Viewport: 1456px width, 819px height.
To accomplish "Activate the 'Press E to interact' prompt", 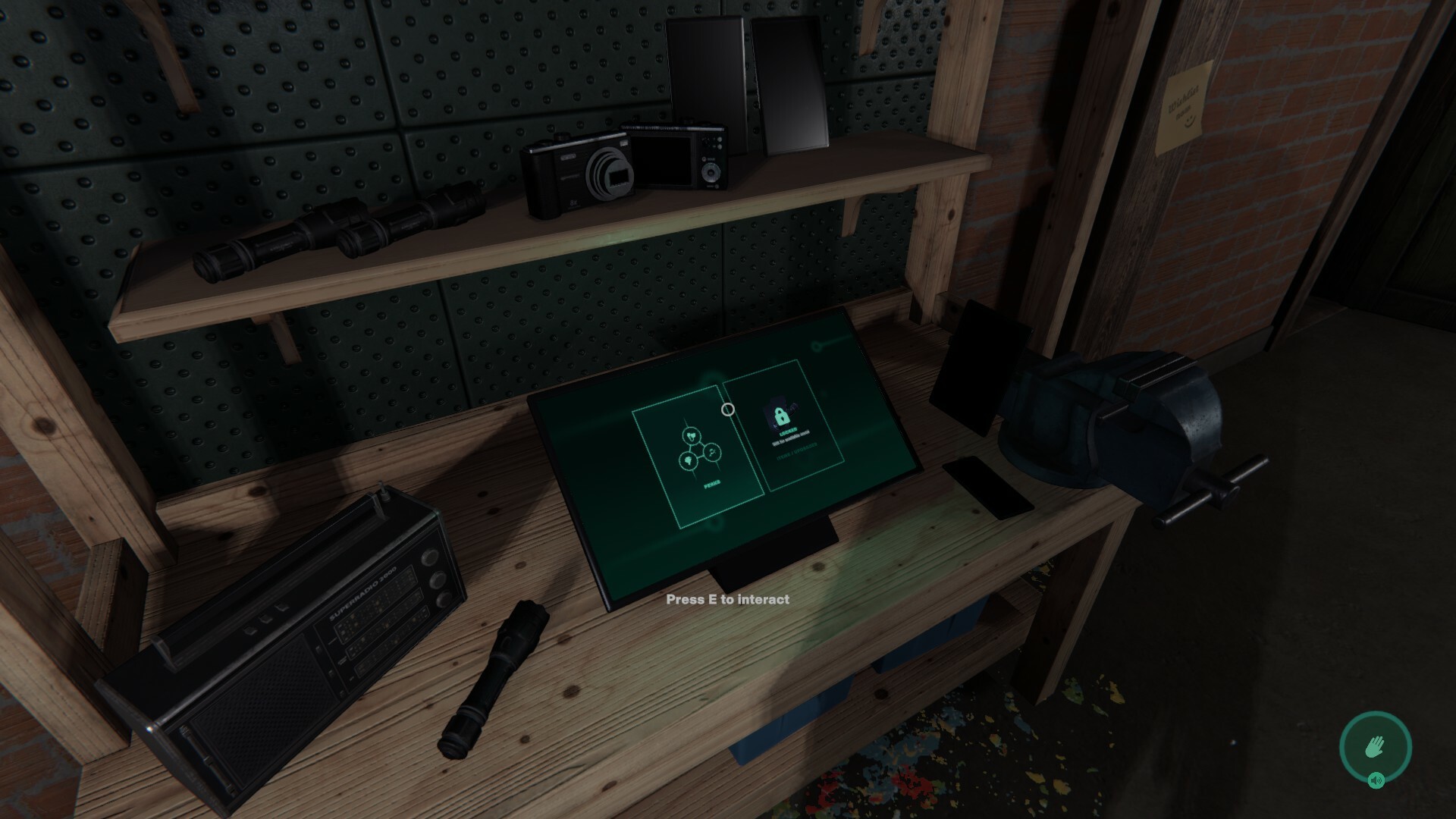I will 728,599.
